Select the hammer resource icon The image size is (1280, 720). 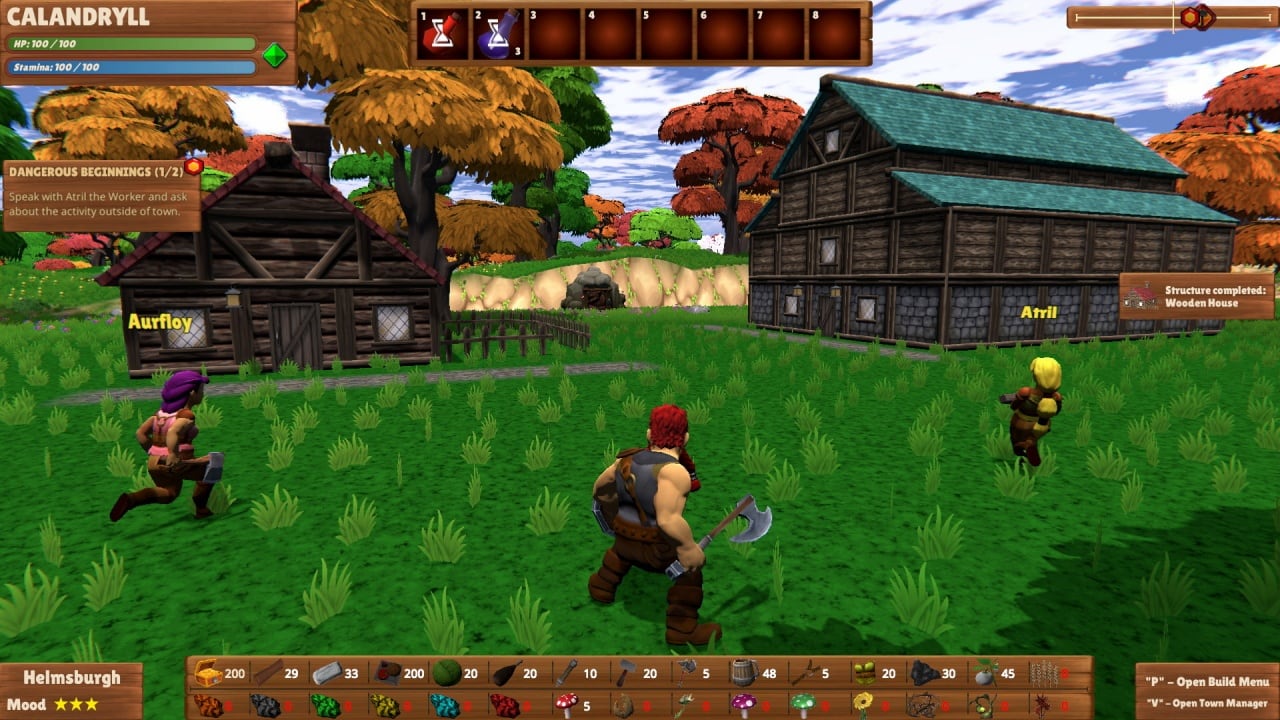point(625,673)
